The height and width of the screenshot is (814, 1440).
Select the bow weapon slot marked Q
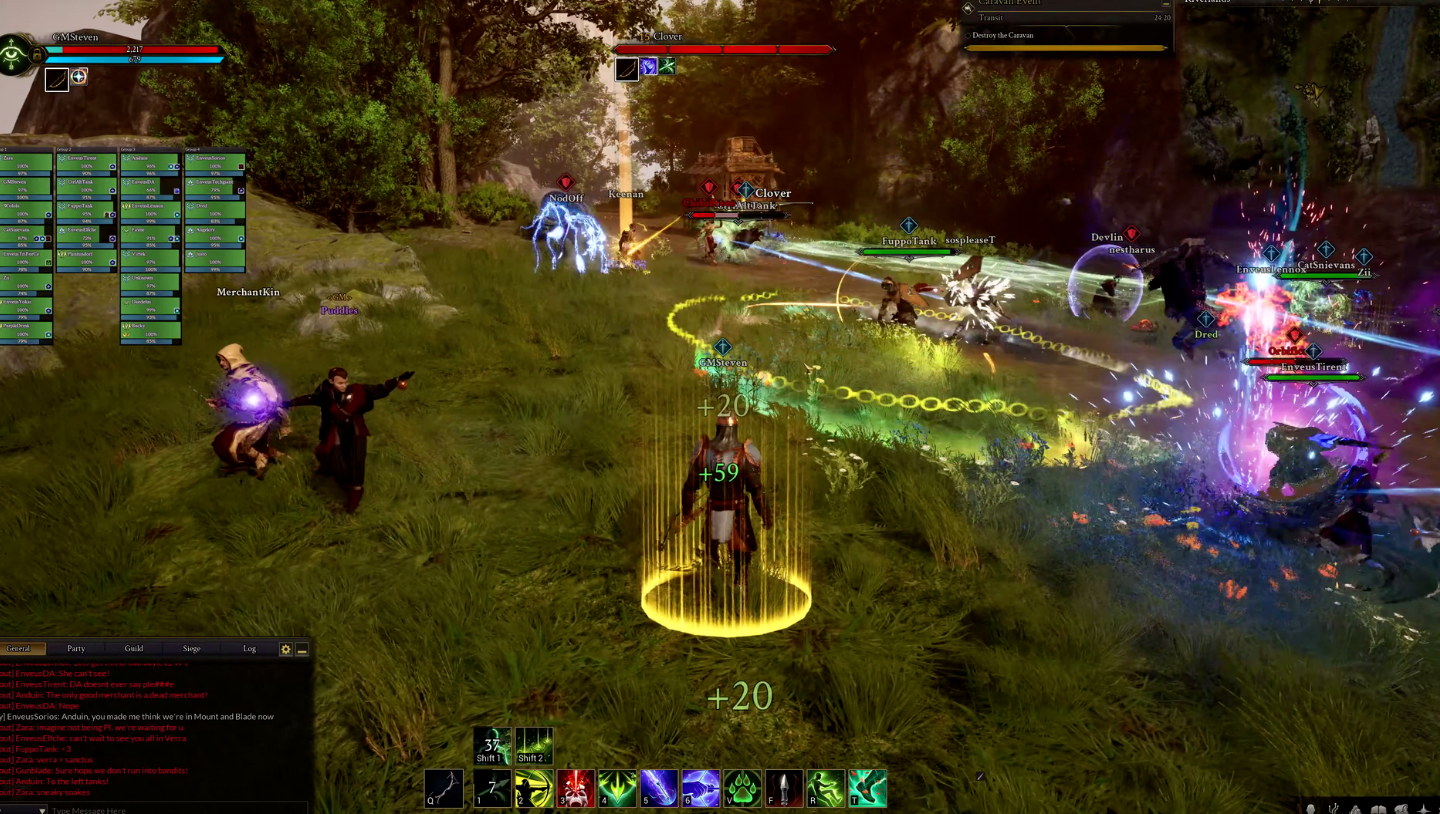click(443, 788)
